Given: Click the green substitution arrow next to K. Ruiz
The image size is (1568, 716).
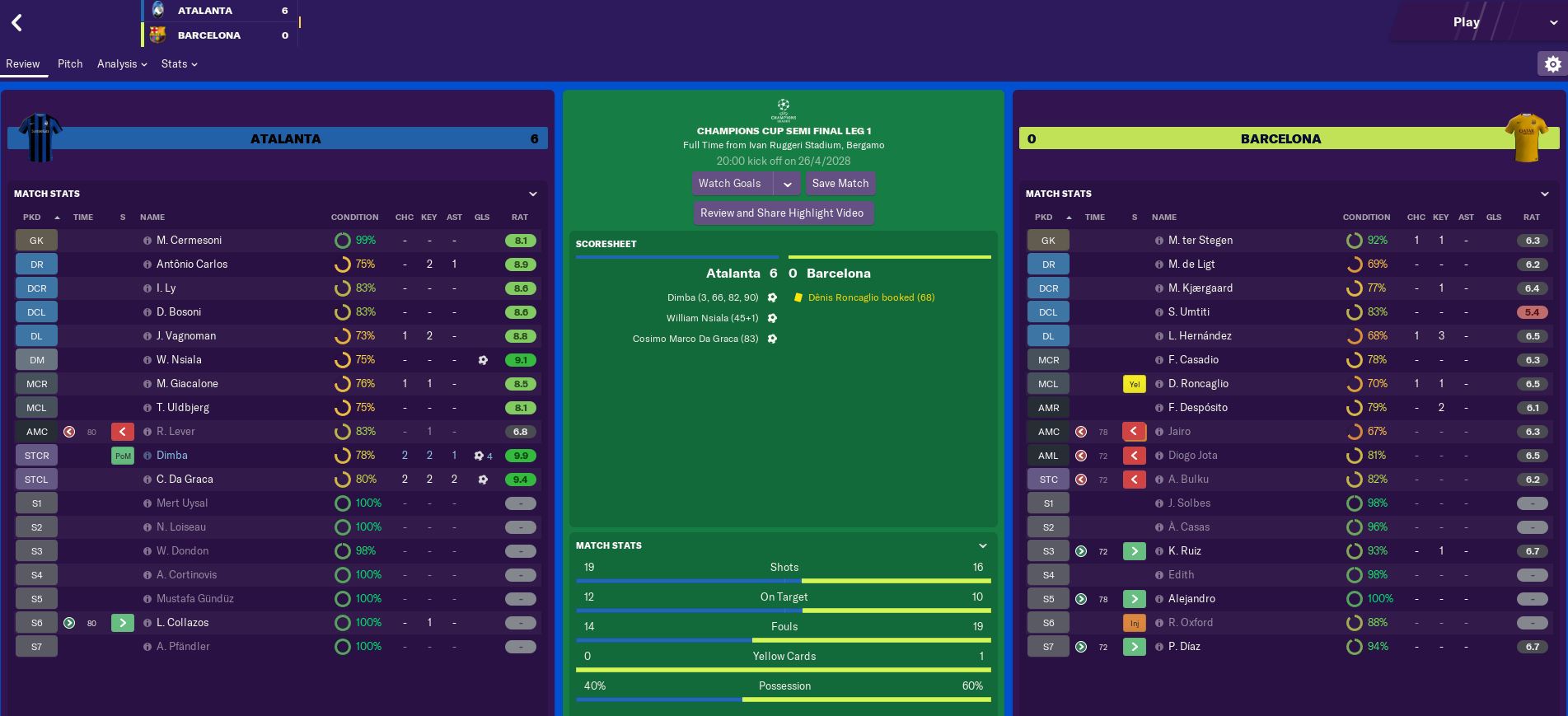Looking at the screenshot, I should click(x=1135, y=550).
